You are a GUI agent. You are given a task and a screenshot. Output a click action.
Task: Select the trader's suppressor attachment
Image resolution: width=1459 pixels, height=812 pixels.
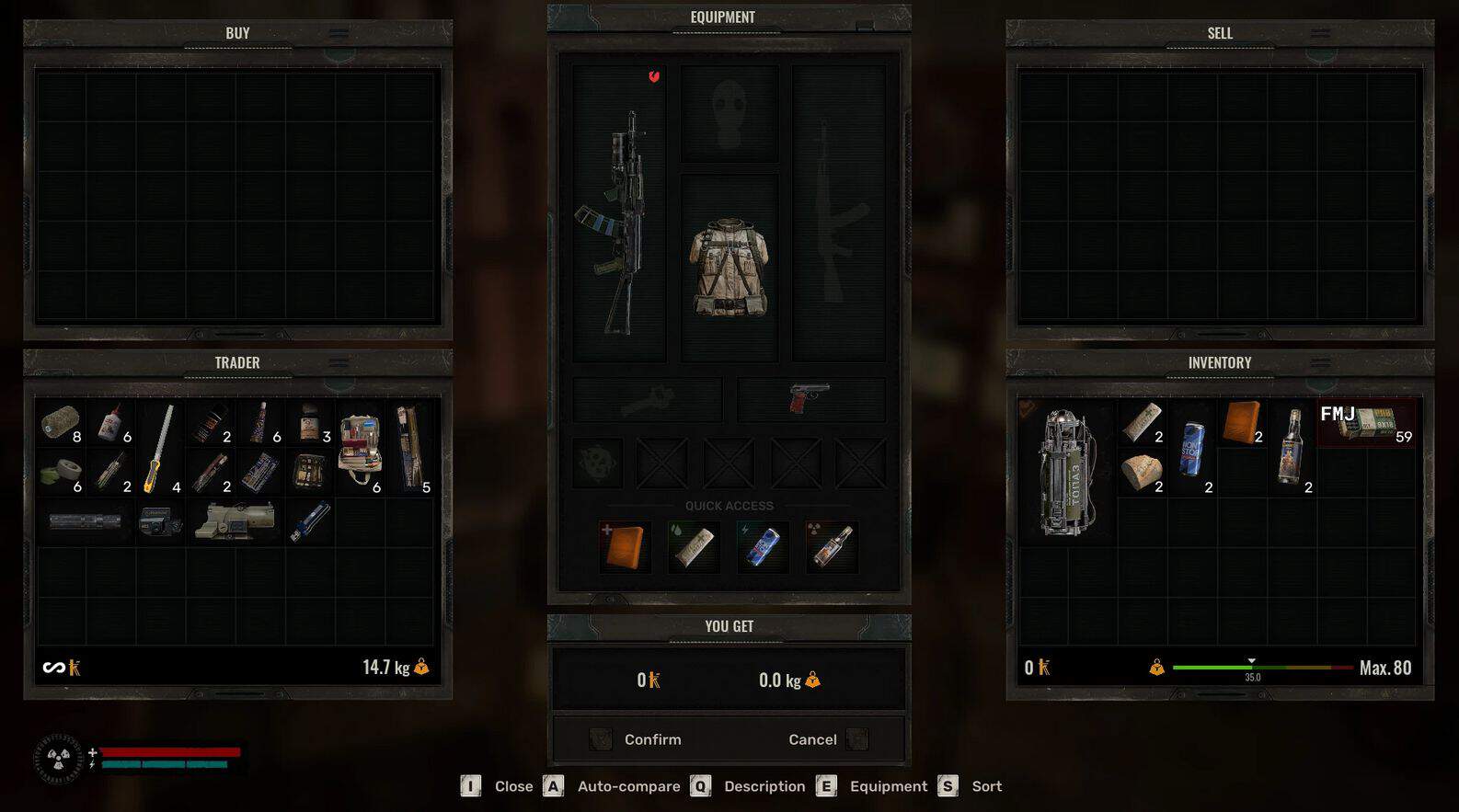pyautogui.click(x=86, y=521)
